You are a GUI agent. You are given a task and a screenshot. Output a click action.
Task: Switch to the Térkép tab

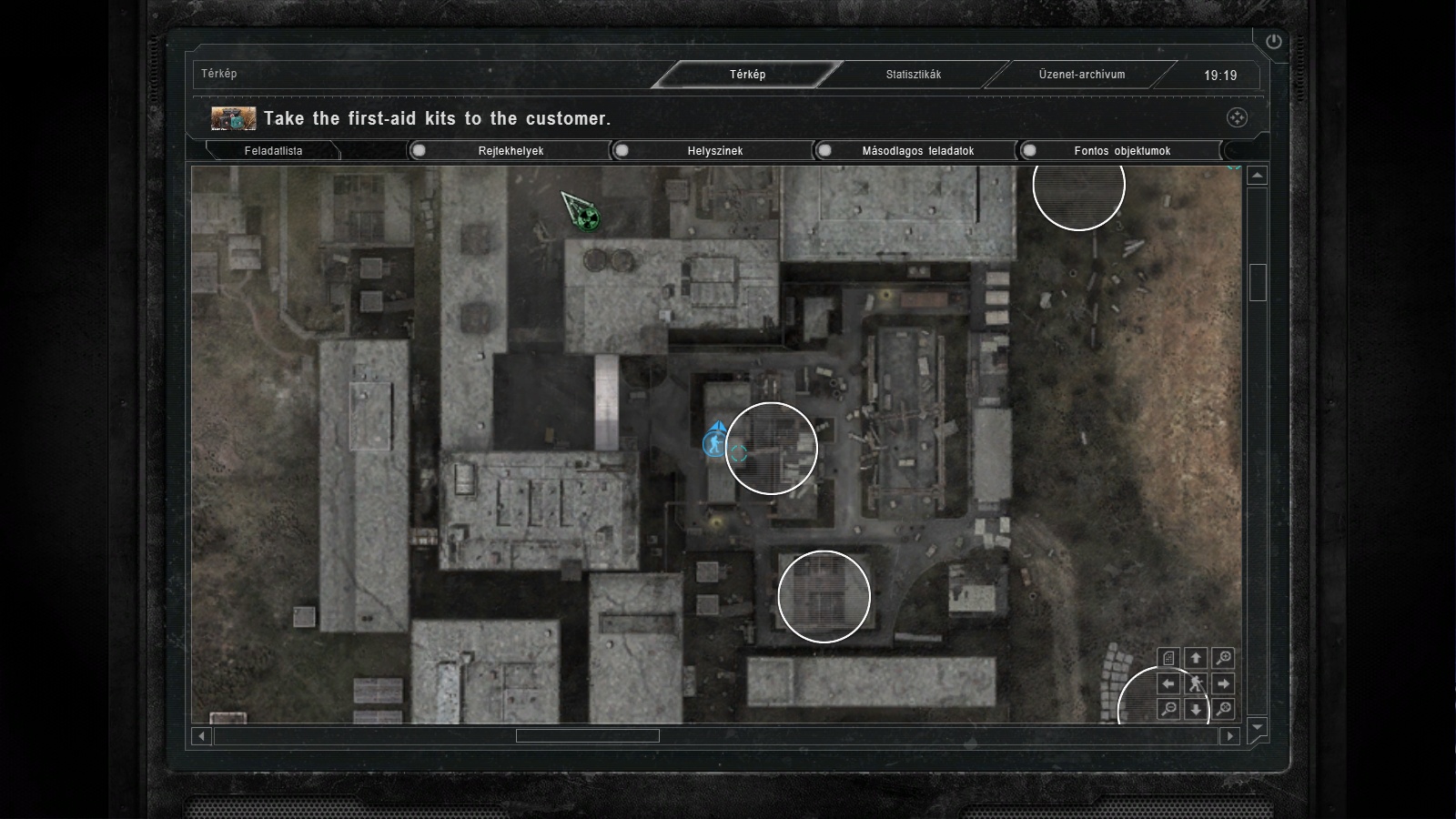(x=747, y=75)
